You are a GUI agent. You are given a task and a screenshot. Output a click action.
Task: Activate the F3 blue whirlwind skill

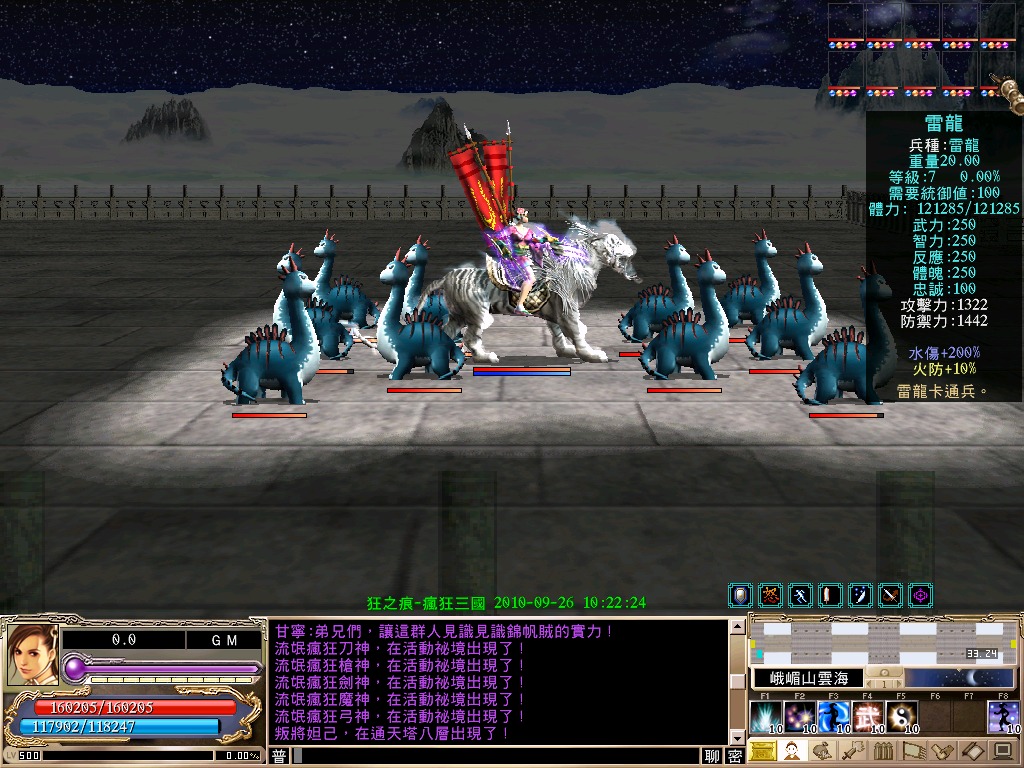(833, 716)
